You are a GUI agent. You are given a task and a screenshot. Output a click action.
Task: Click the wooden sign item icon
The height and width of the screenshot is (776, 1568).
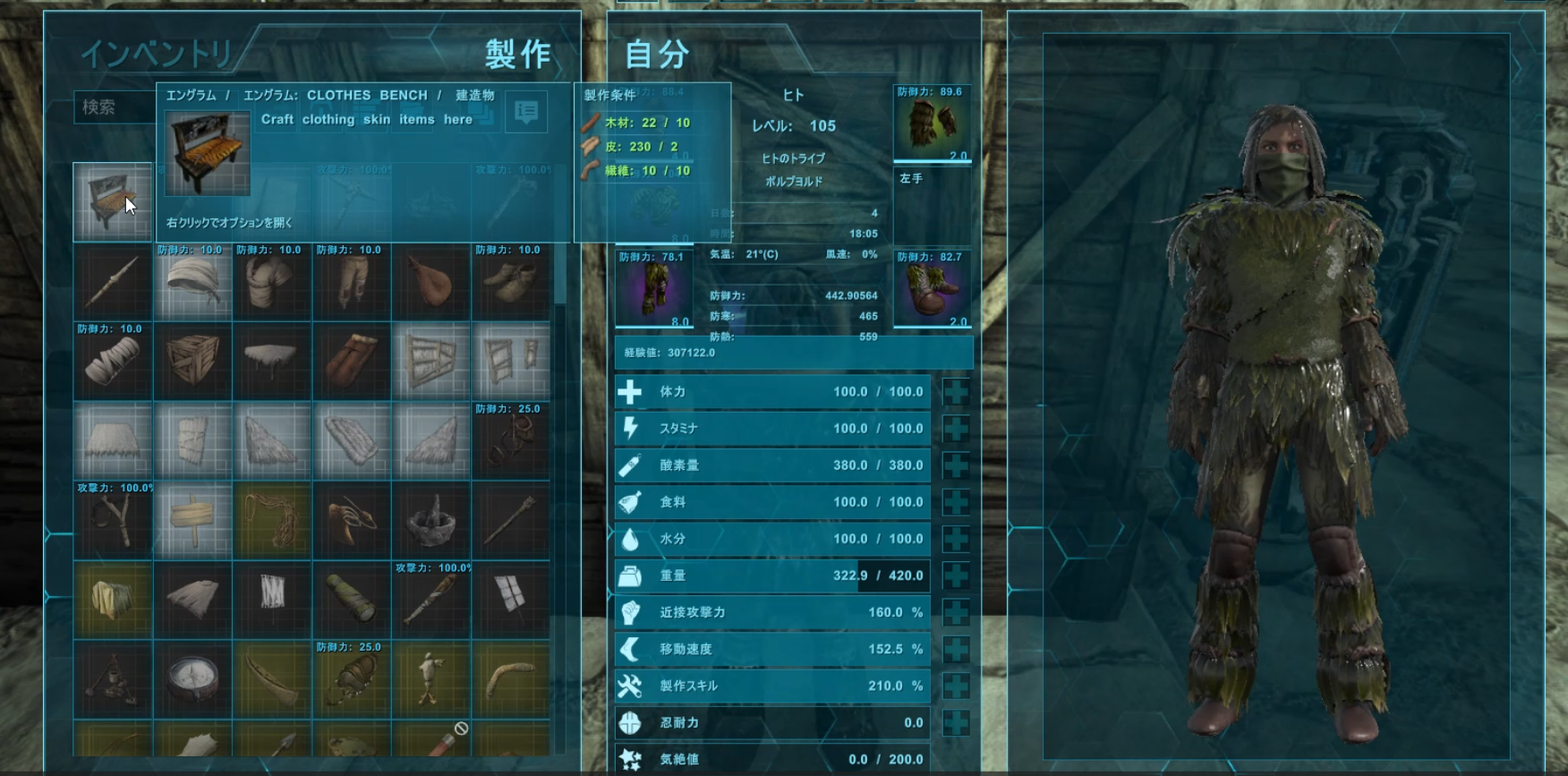click(x=192, y=517)
